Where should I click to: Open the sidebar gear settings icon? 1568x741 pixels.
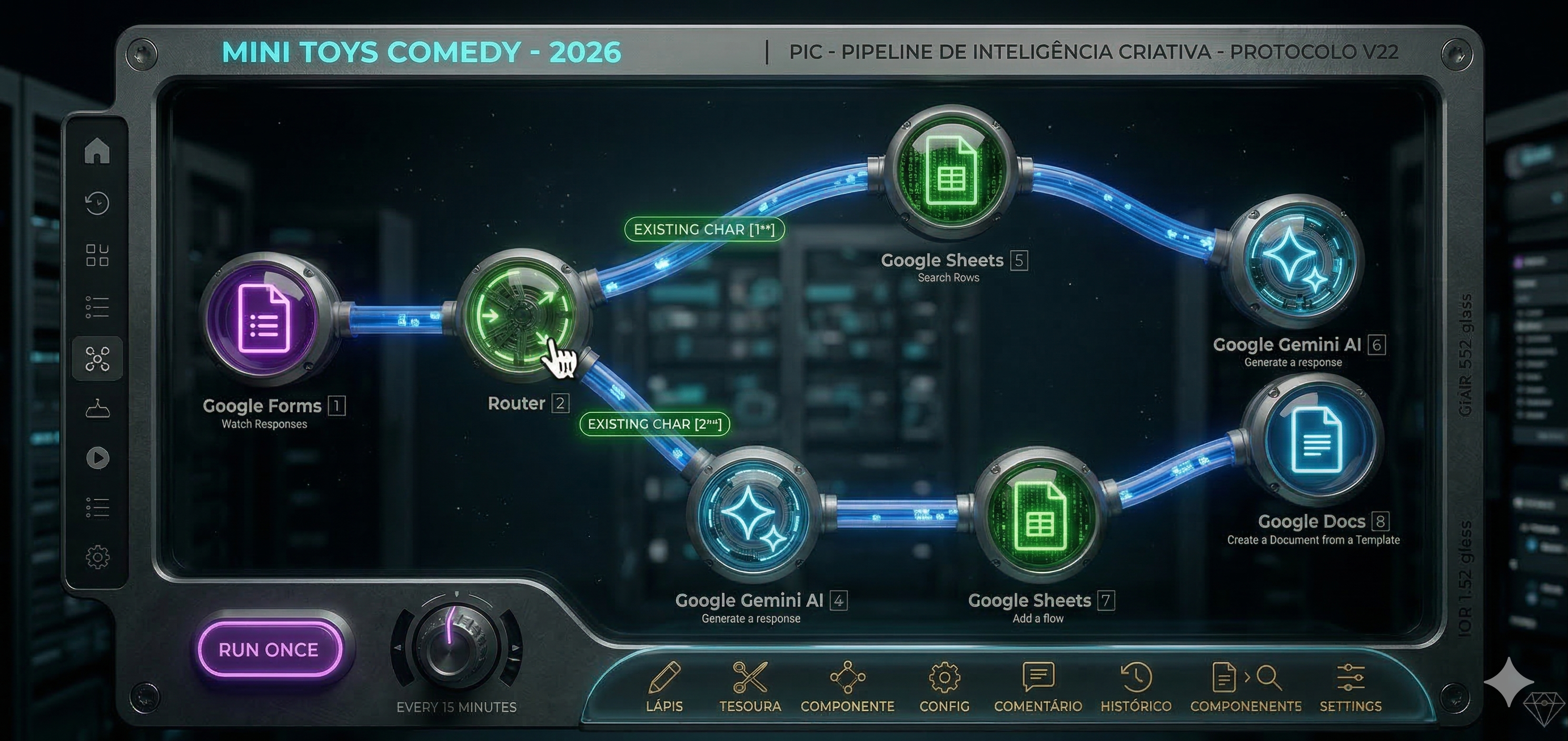97,557
